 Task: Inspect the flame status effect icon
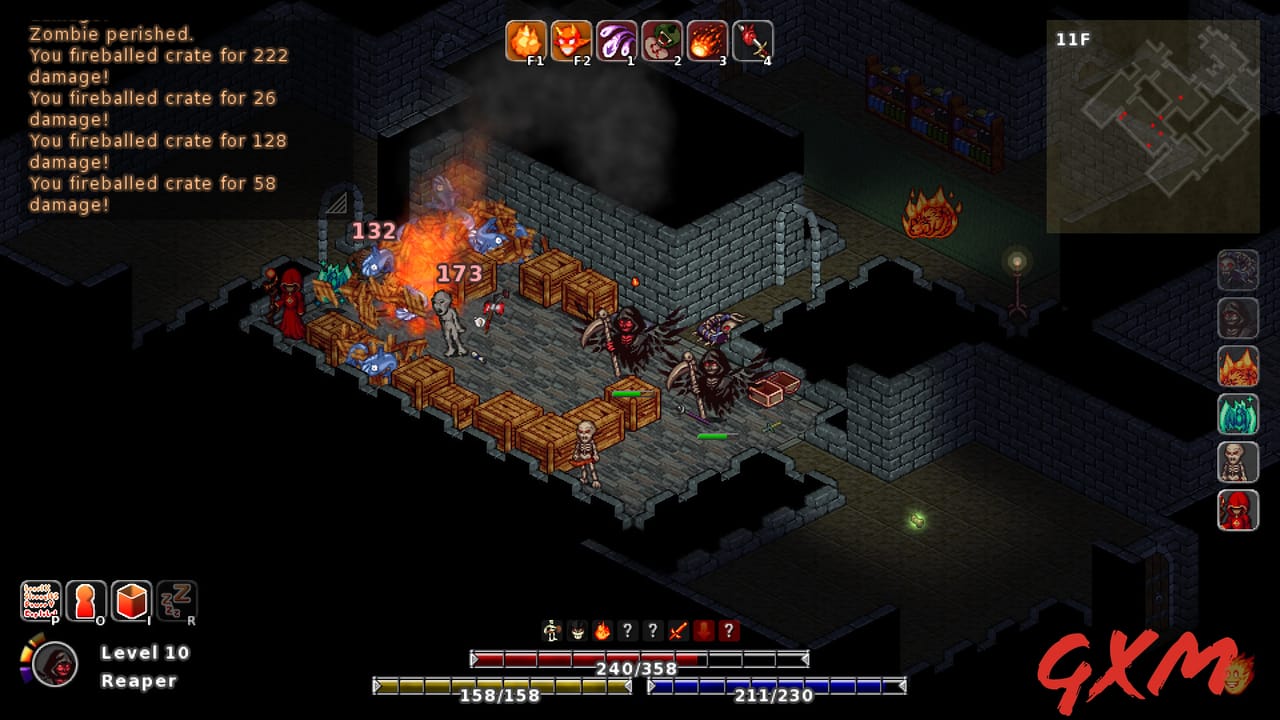[603, 631]
